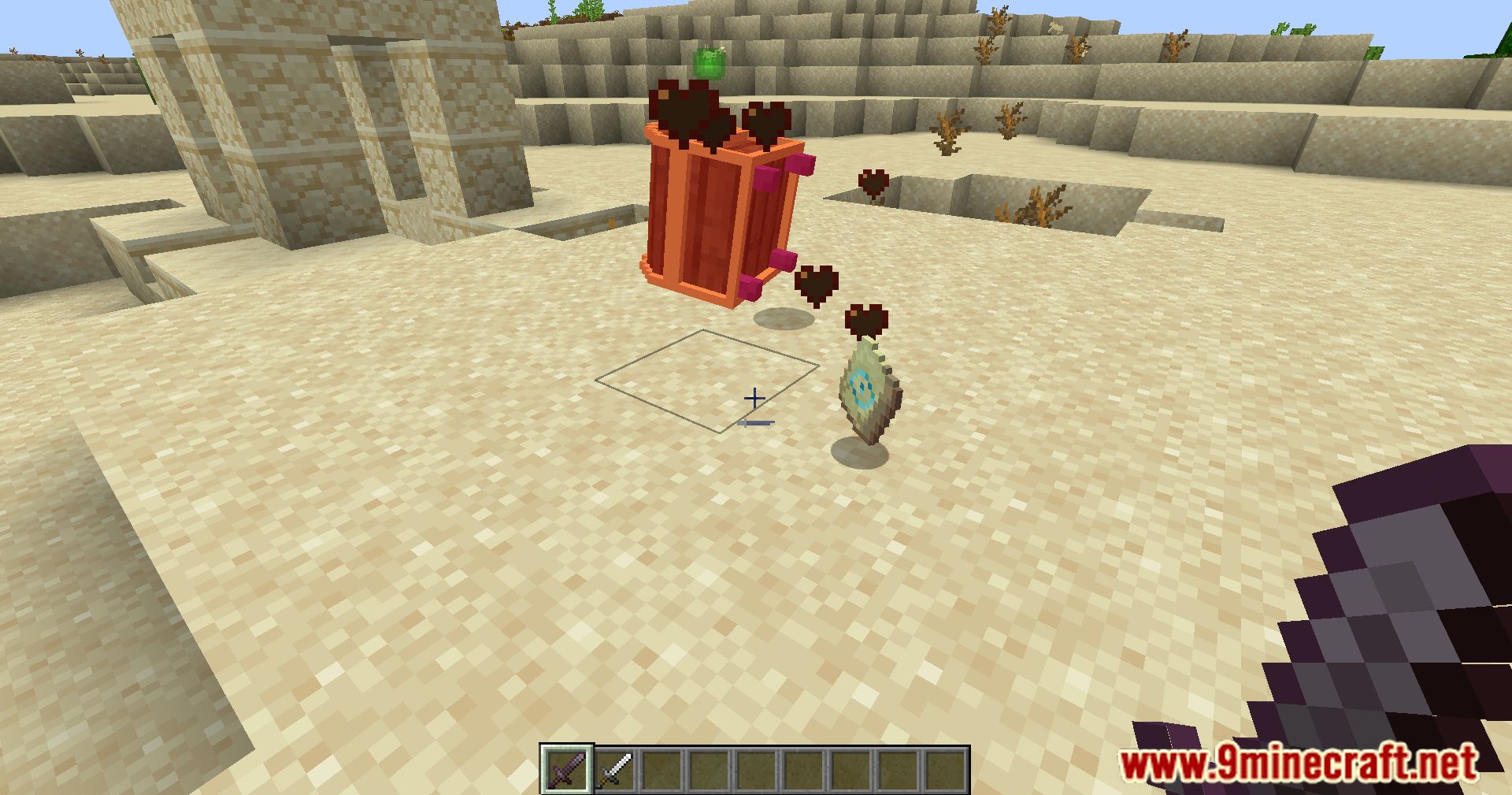
Task: Select the dark purple sword hotbar slot
Action: (x=566, y=769)
